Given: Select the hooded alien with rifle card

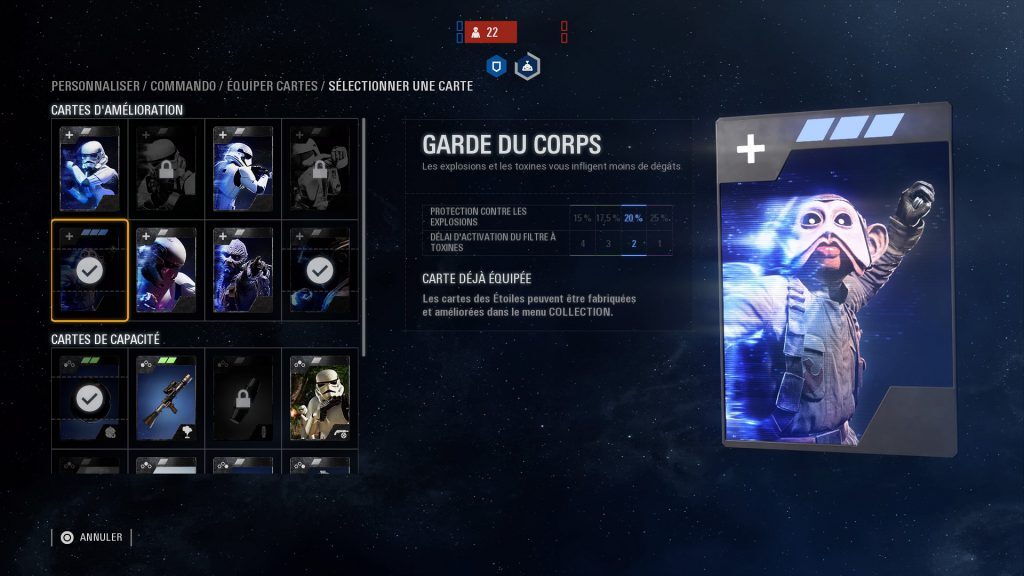Looking at the screenshot, I should pos(243,270).
